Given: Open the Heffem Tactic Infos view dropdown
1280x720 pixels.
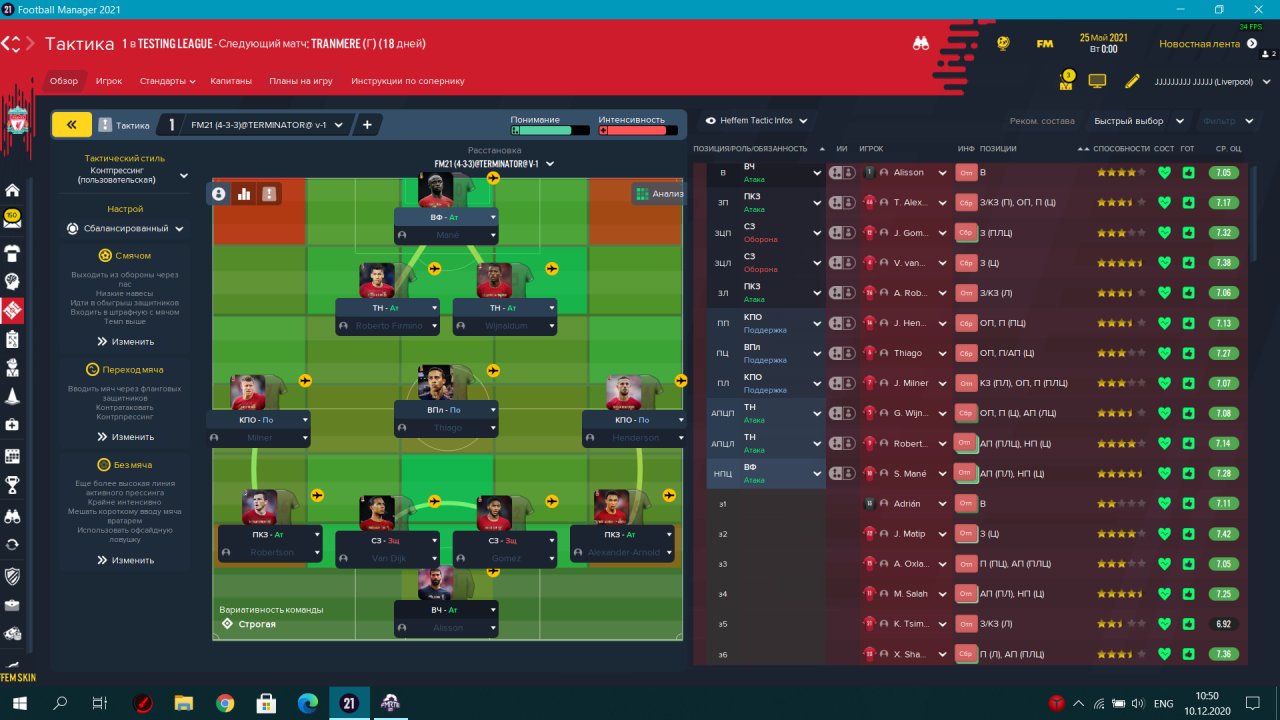Looking at the screenshot, I should coord(756,121).
